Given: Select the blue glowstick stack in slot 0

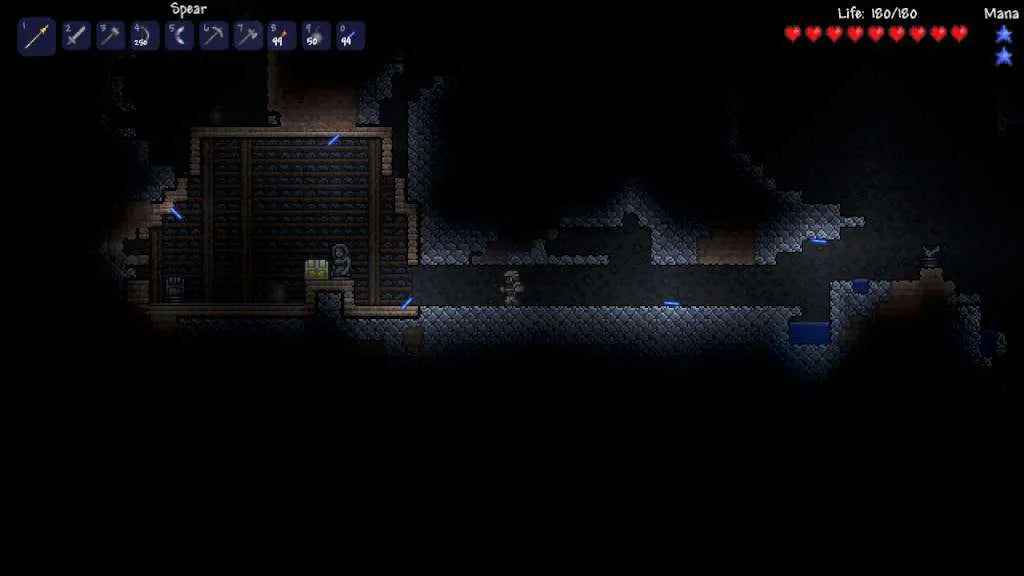Looking at the screenshot, I should tap(351, 37).
